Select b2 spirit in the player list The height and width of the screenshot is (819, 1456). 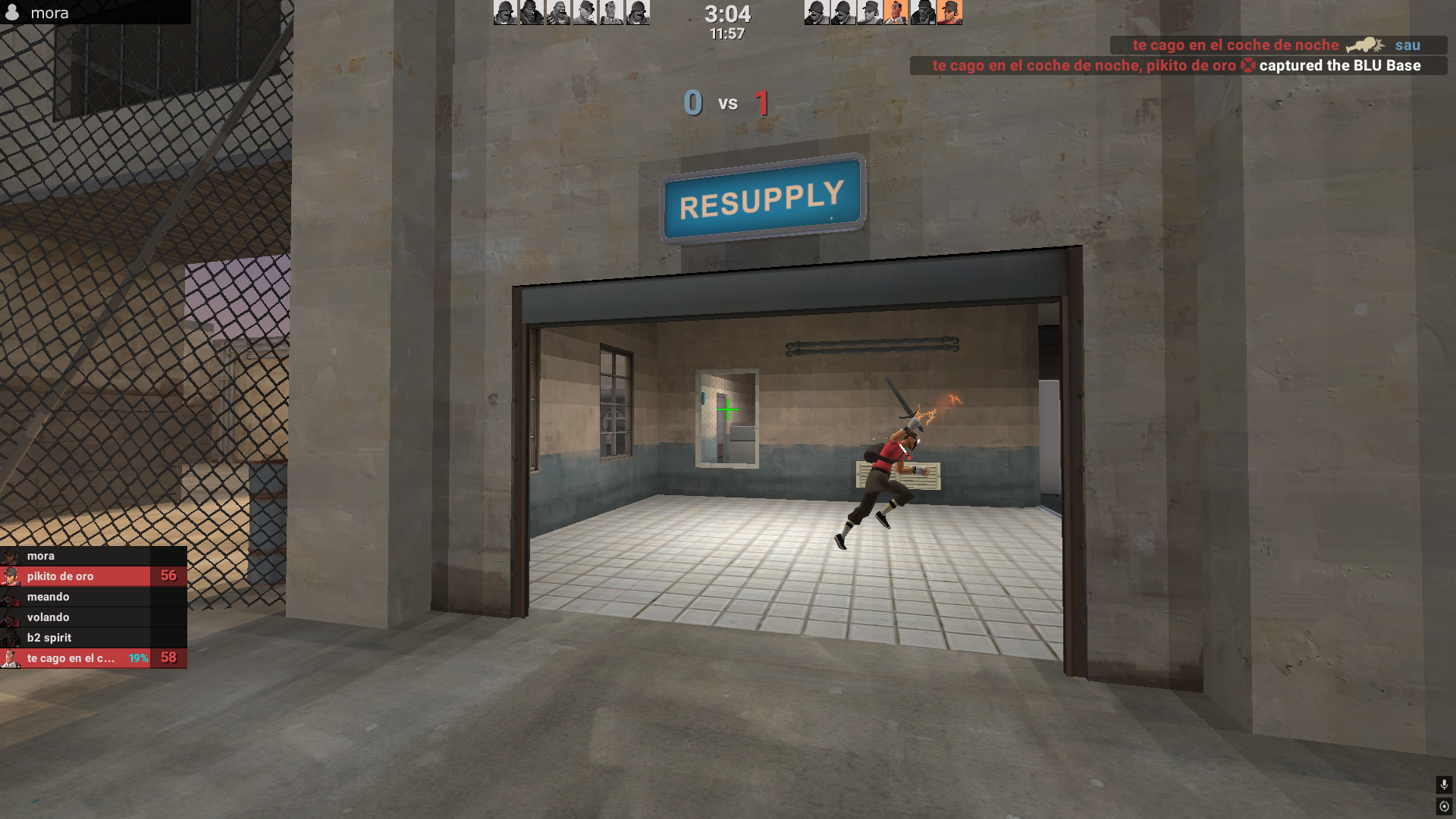pyautogui.click(x=93, y=638)
